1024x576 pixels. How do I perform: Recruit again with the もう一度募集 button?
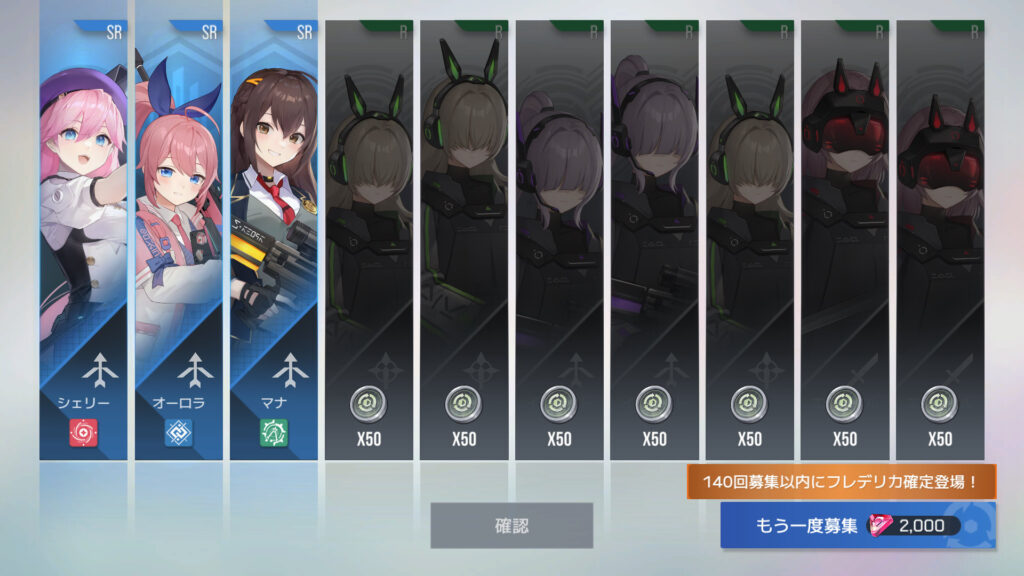(856, 526)
